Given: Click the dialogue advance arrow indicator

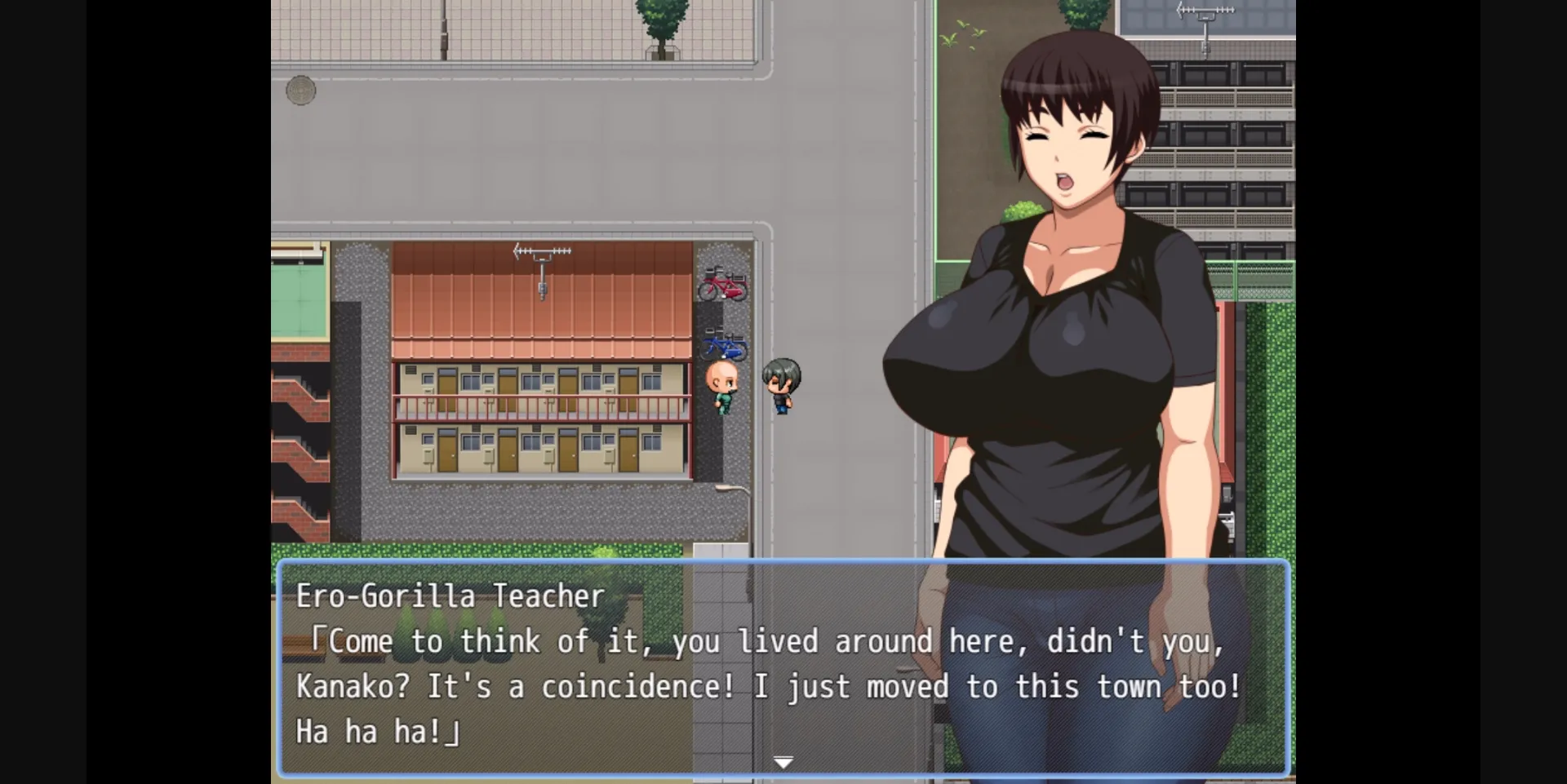Looking at the screenshot, I should click(x=783, y=761).
